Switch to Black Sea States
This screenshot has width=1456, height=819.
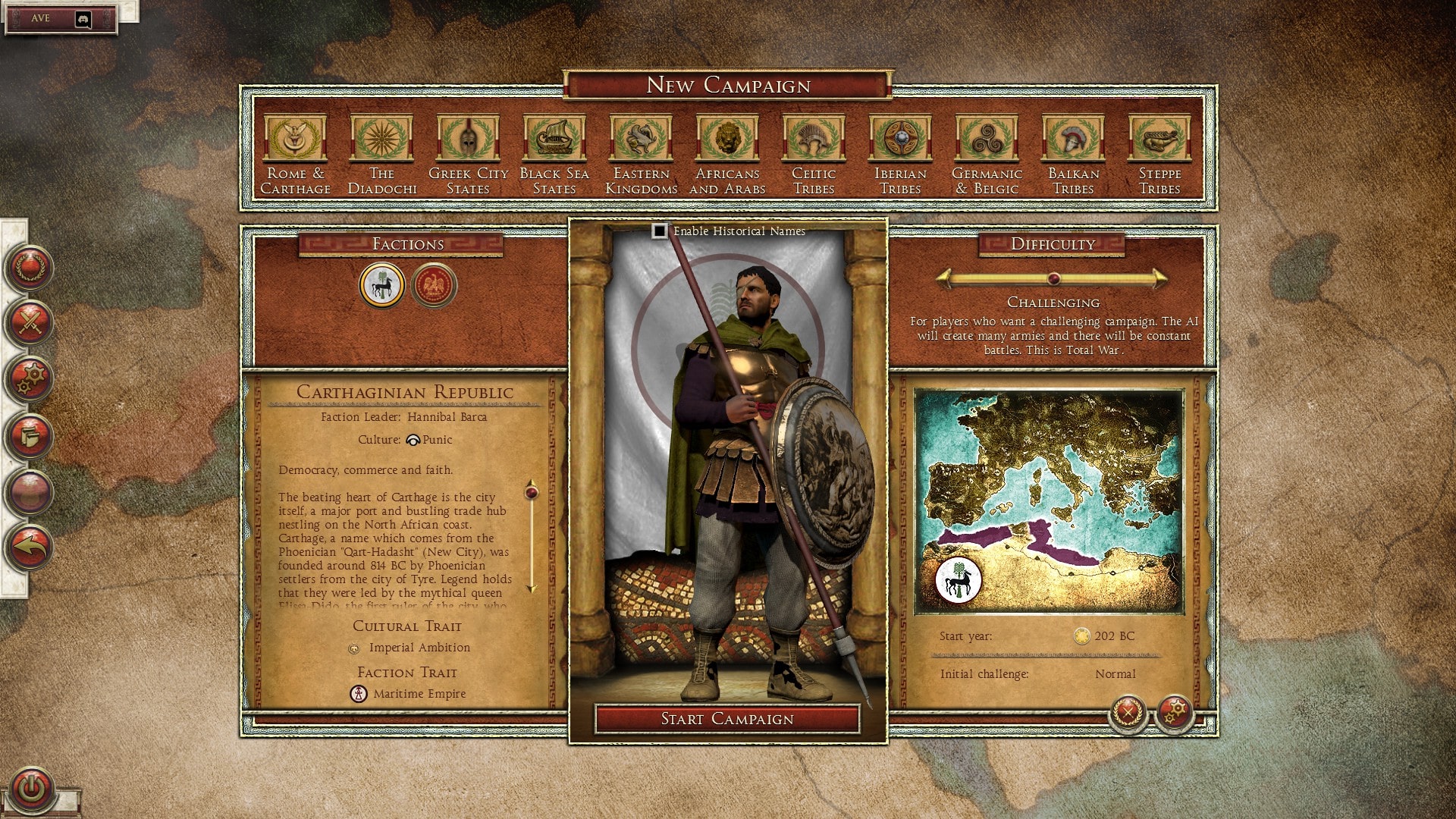tap(554, 139)
